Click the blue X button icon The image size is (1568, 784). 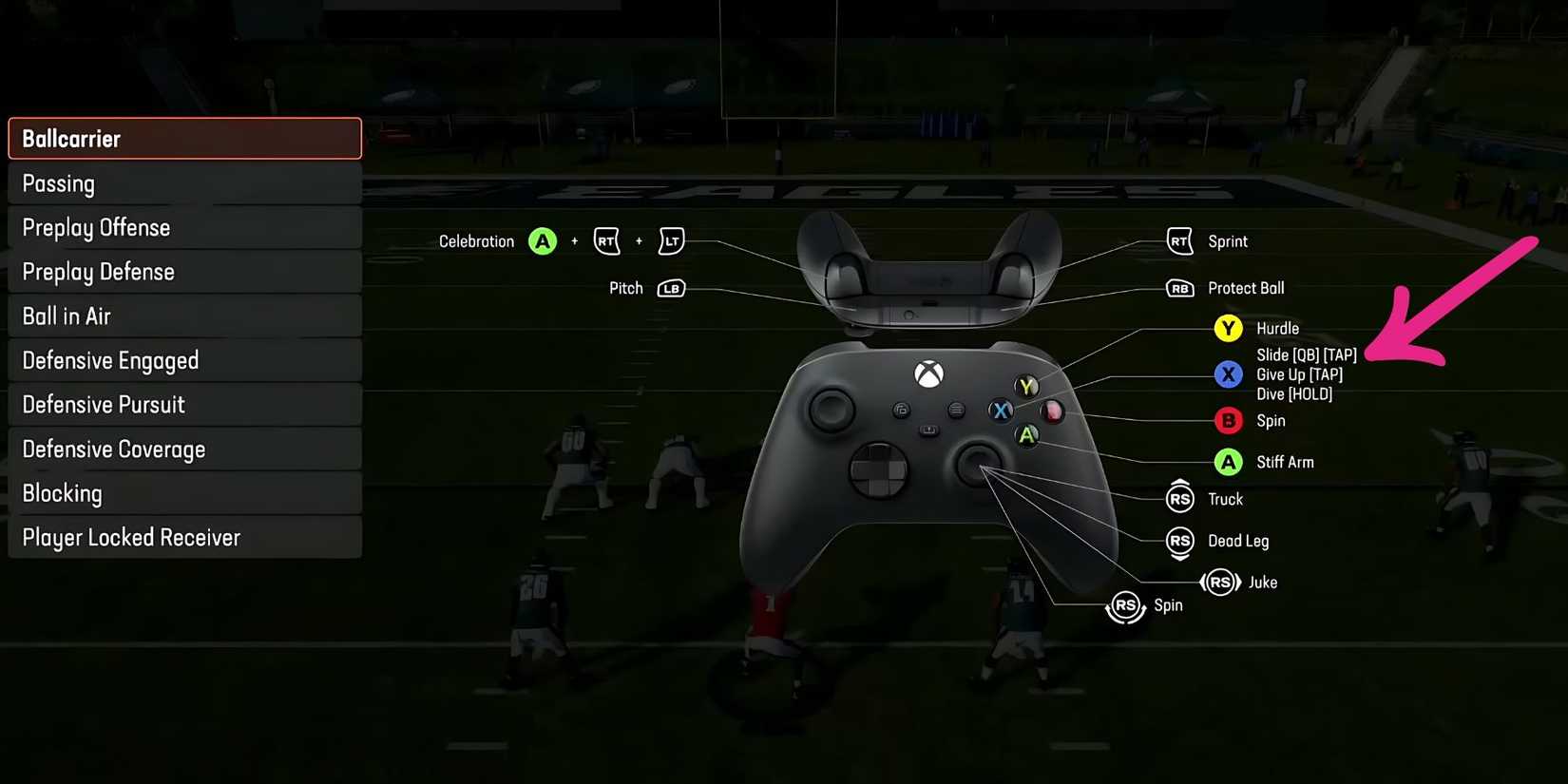point(1228,373)
